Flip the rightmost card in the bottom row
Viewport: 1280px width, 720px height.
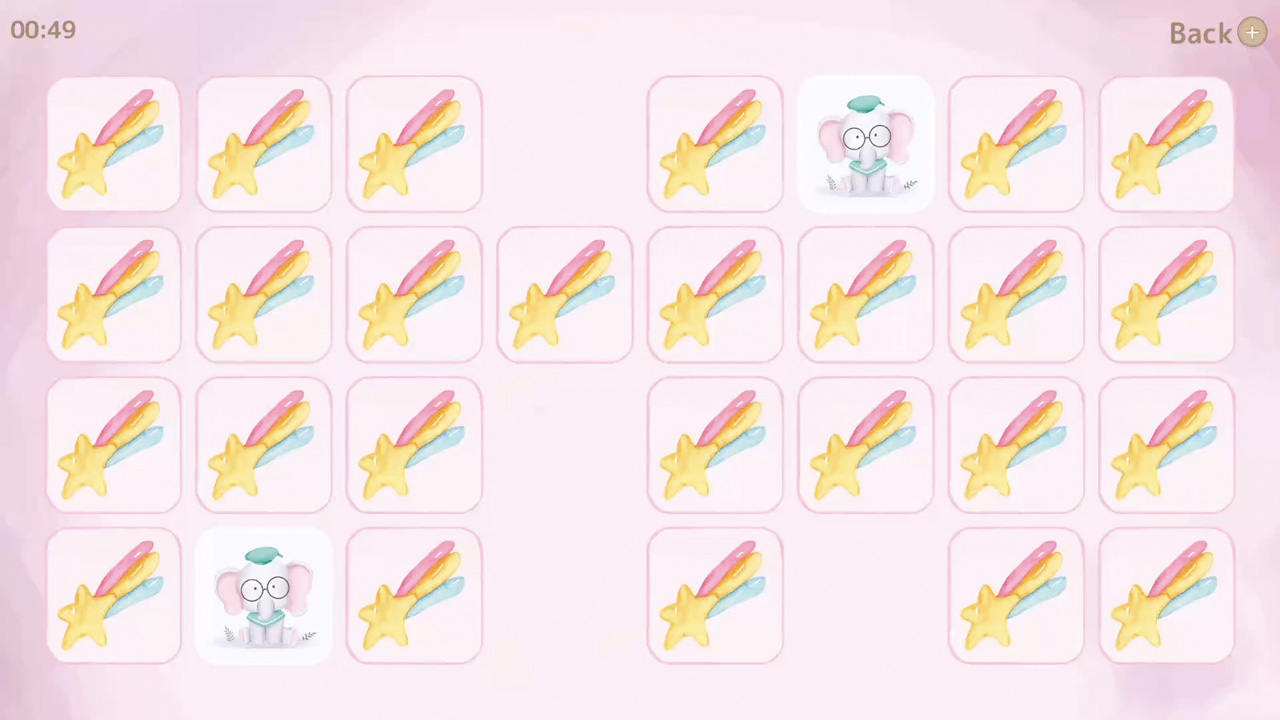coord(1166,595)
